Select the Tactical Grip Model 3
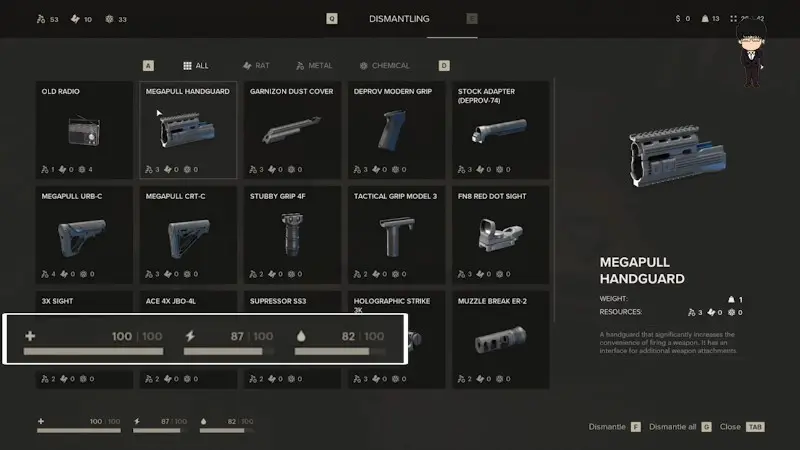800x450 pixels. (396, 234)
